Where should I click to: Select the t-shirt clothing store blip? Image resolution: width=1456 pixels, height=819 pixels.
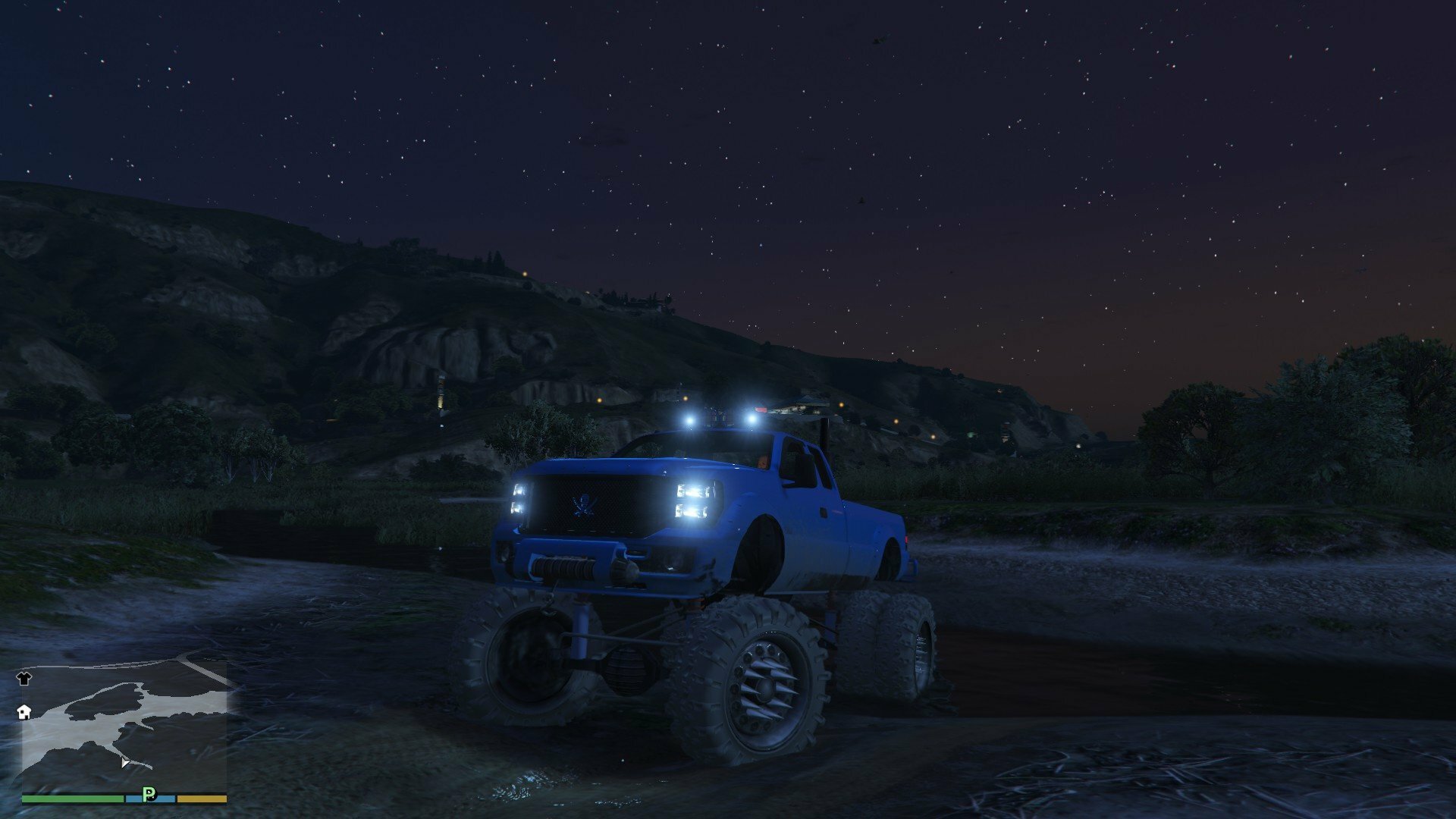(x=24, y=678)
